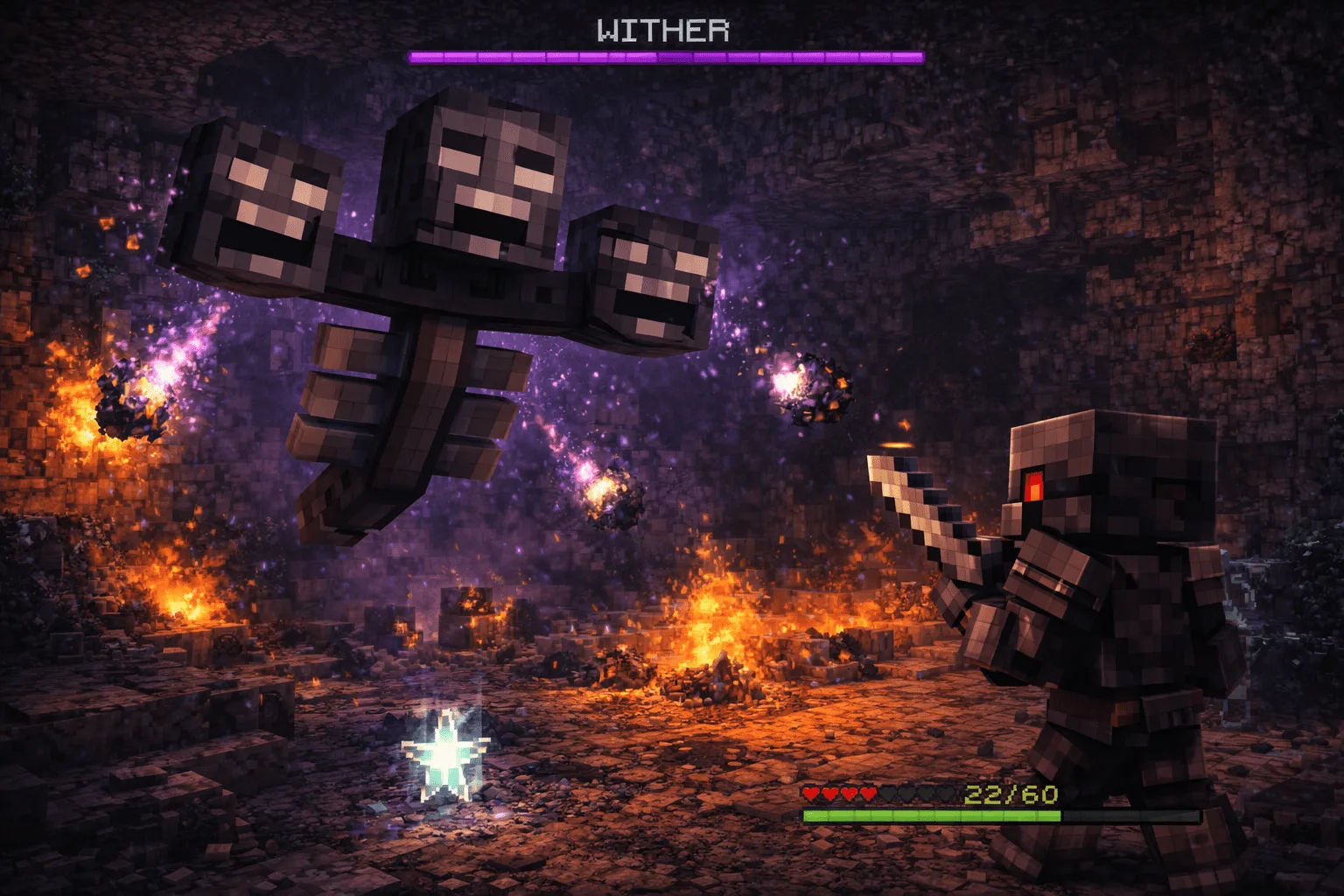Click the 22/60 health counter text
The image size is (1344, 896).
(1011, 794)
